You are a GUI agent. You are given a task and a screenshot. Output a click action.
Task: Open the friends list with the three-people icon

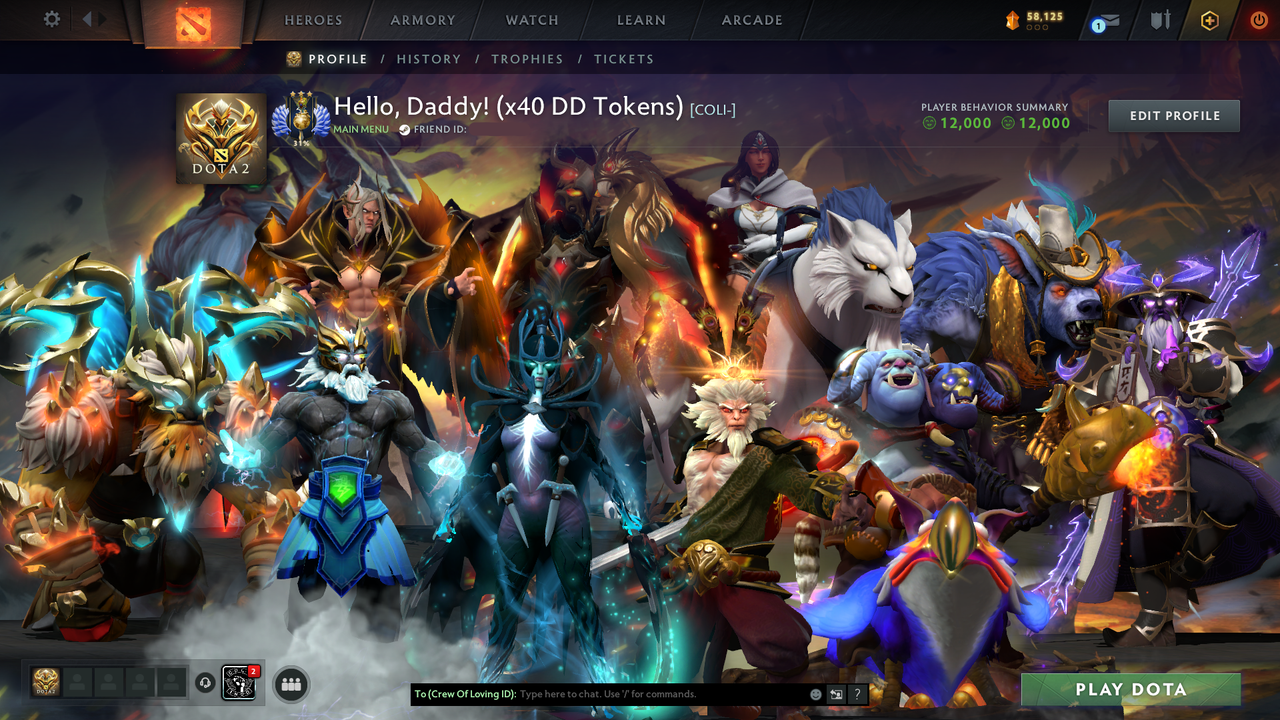click(x=289, y=683)
